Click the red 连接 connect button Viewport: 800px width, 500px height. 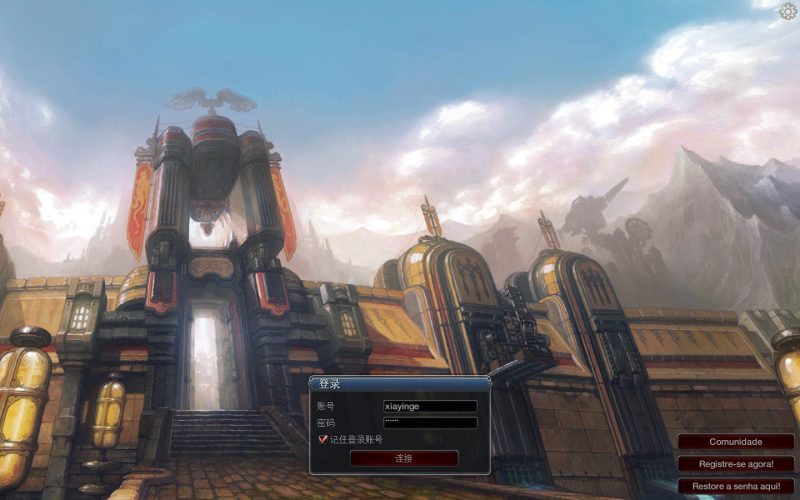pos(404,458)
